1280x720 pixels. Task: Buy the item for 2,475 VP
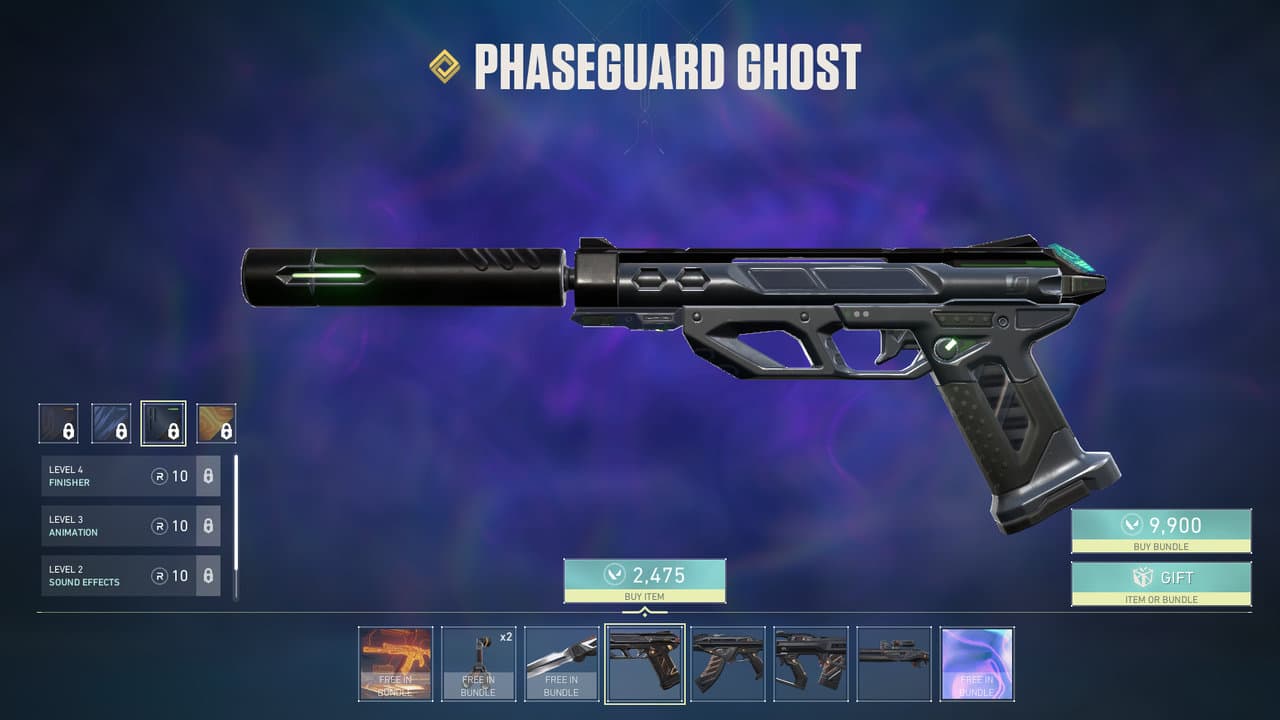coord(645,580)
